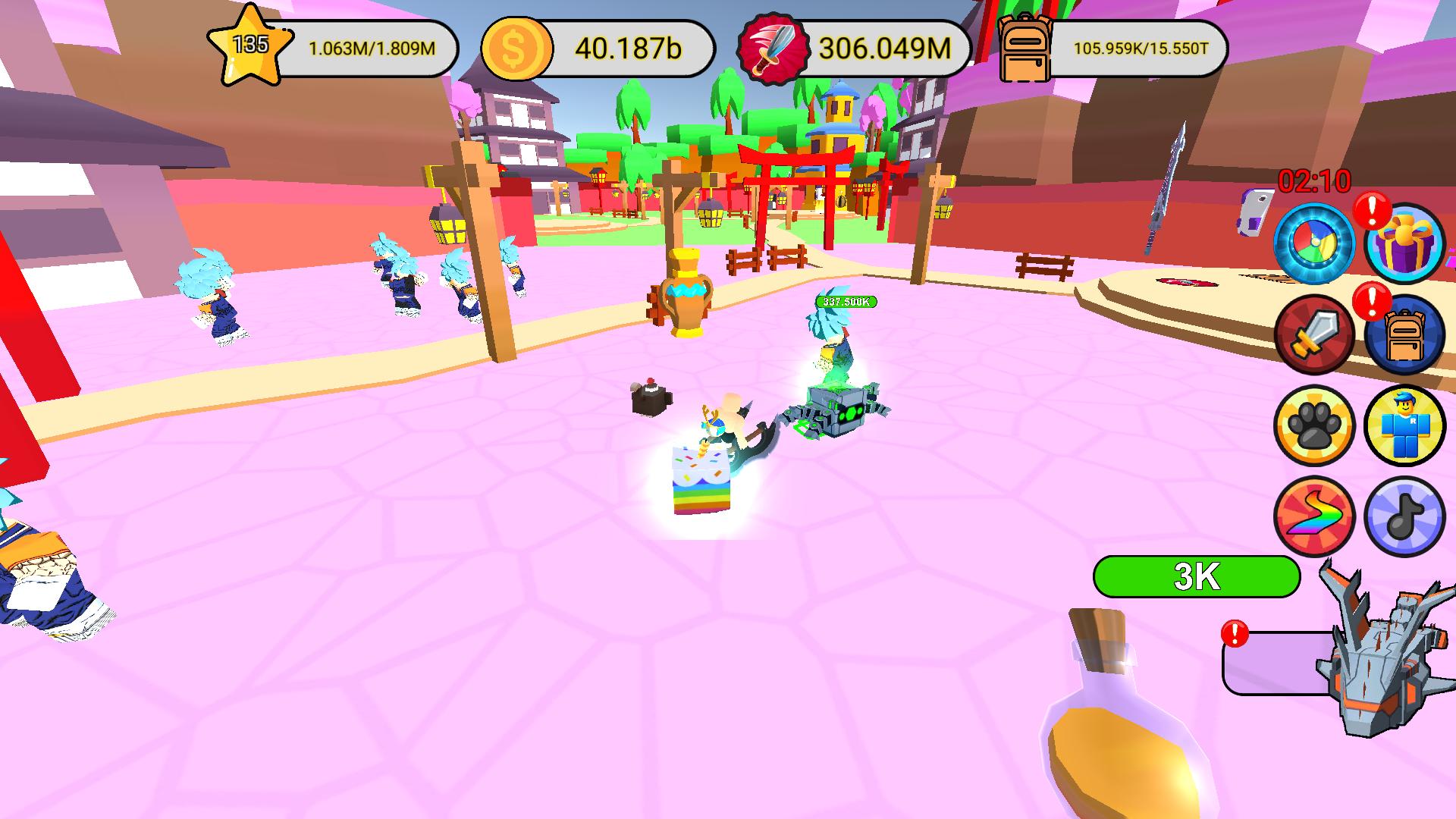Open the spin wheel
1456x819 pixels.
1315,243
